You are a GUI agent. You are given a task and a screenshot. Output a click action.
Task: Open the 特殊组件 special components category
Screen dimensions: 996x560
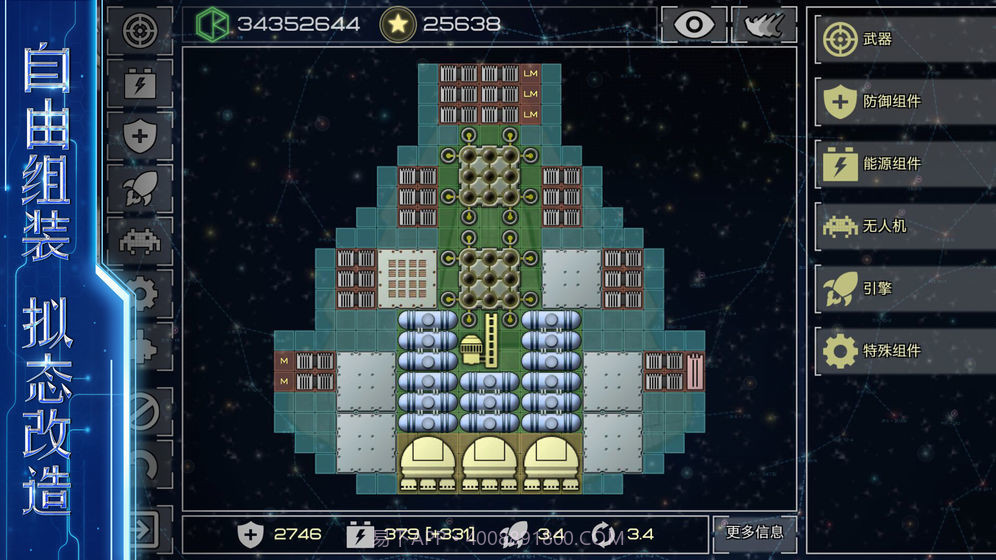click(900, 351)
